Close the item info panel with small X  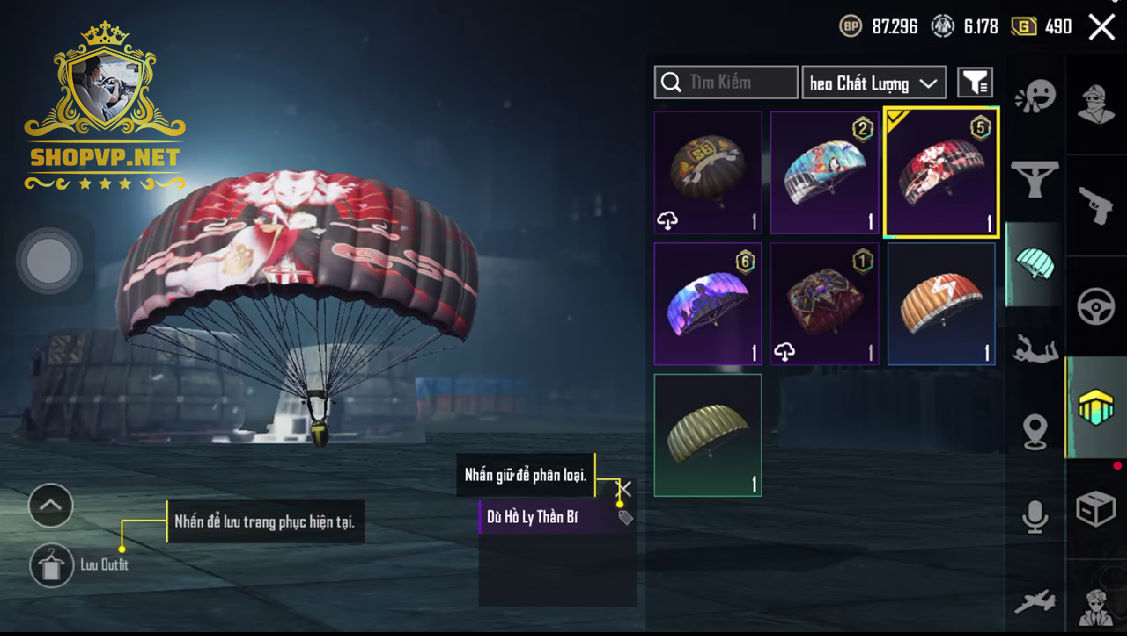623,488
